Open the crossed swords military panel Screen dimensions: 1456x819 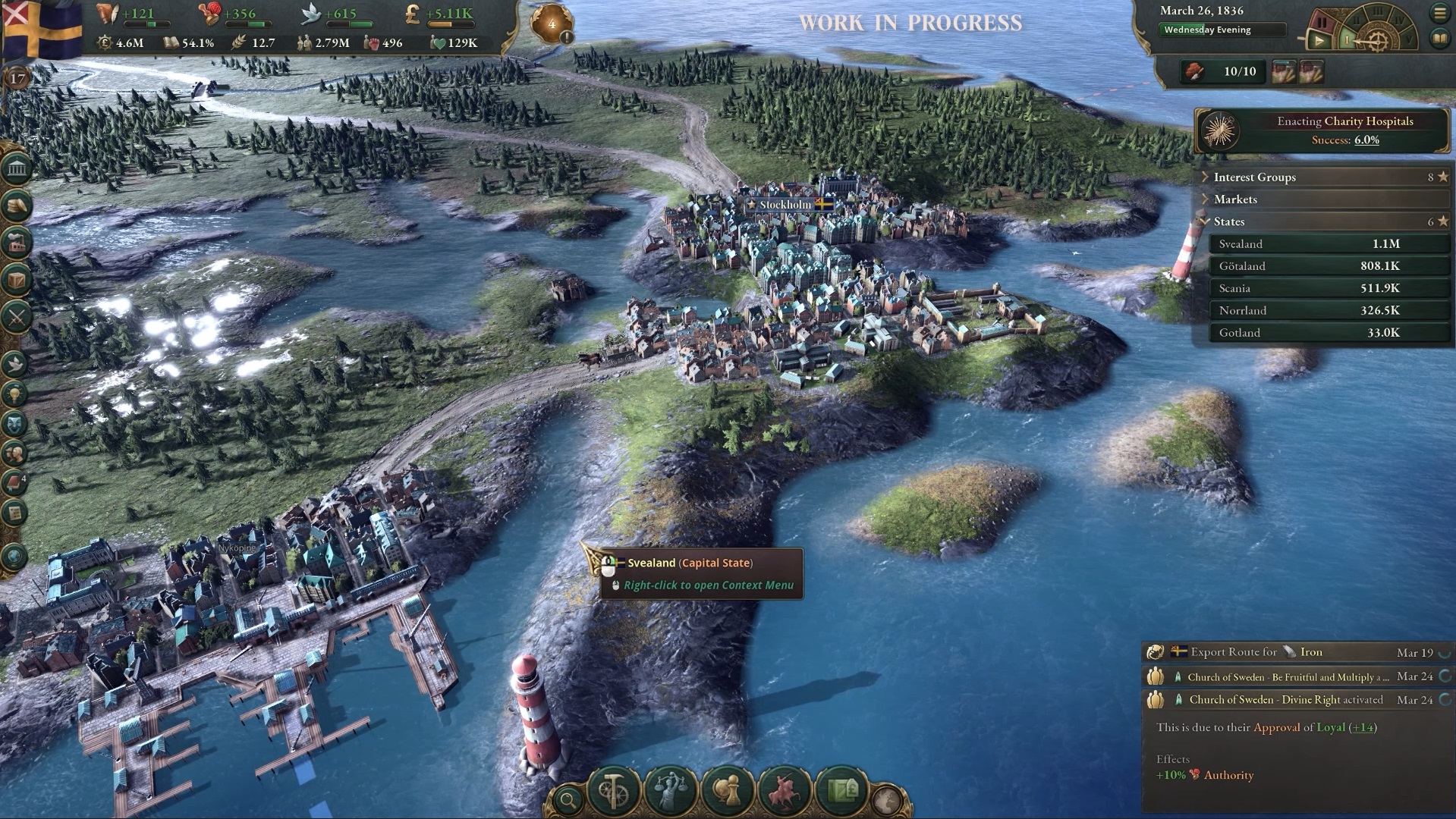point(16,317)
